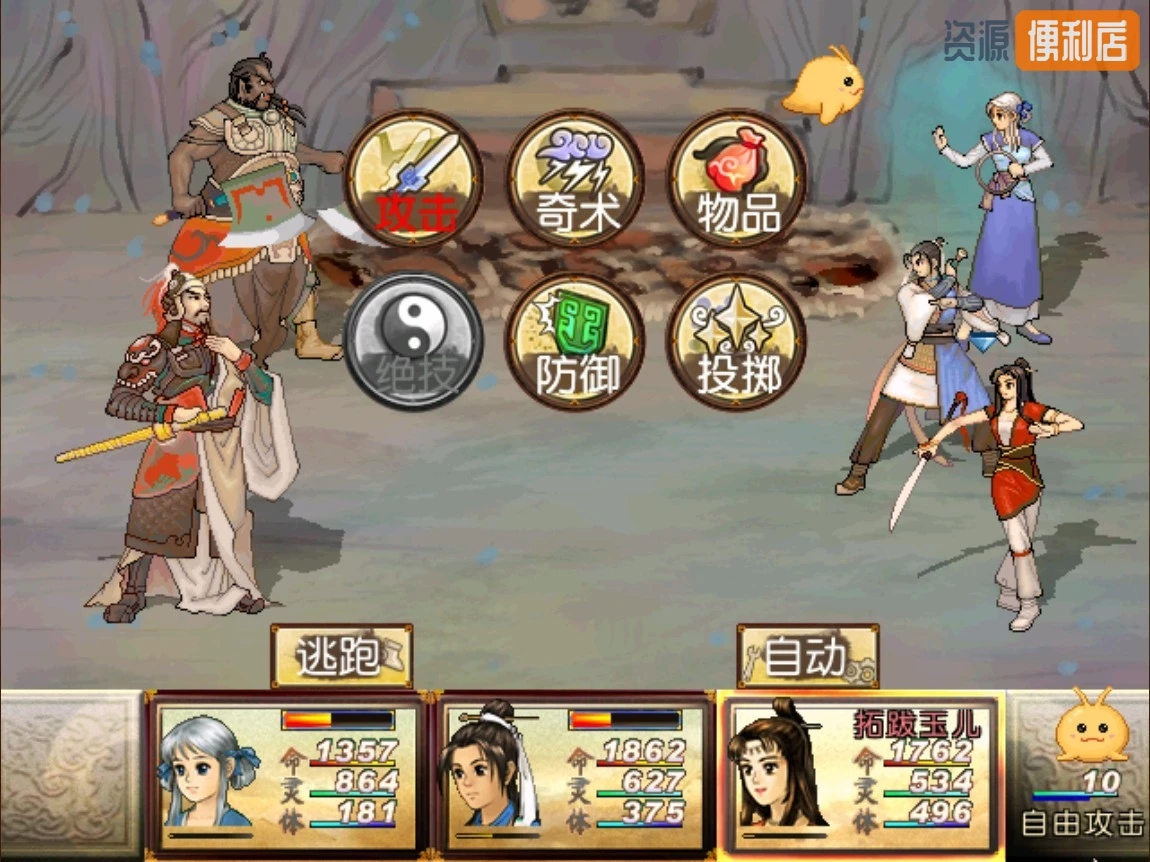This screenshot has width=1150, height=862.
Task: Select the 投掷 throw command
Action: point(737,340)
